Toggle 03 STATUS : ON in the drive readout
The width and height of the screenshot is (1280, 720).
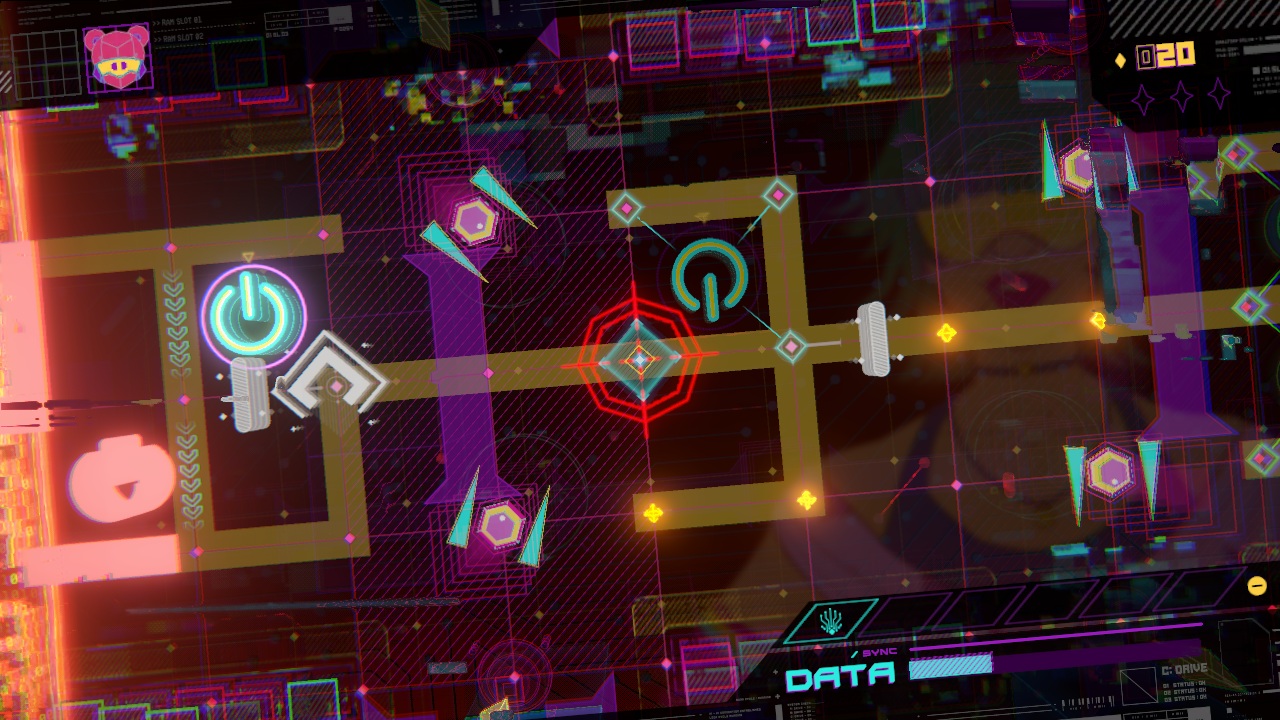pyautogui.click(x=1186, y=698)
